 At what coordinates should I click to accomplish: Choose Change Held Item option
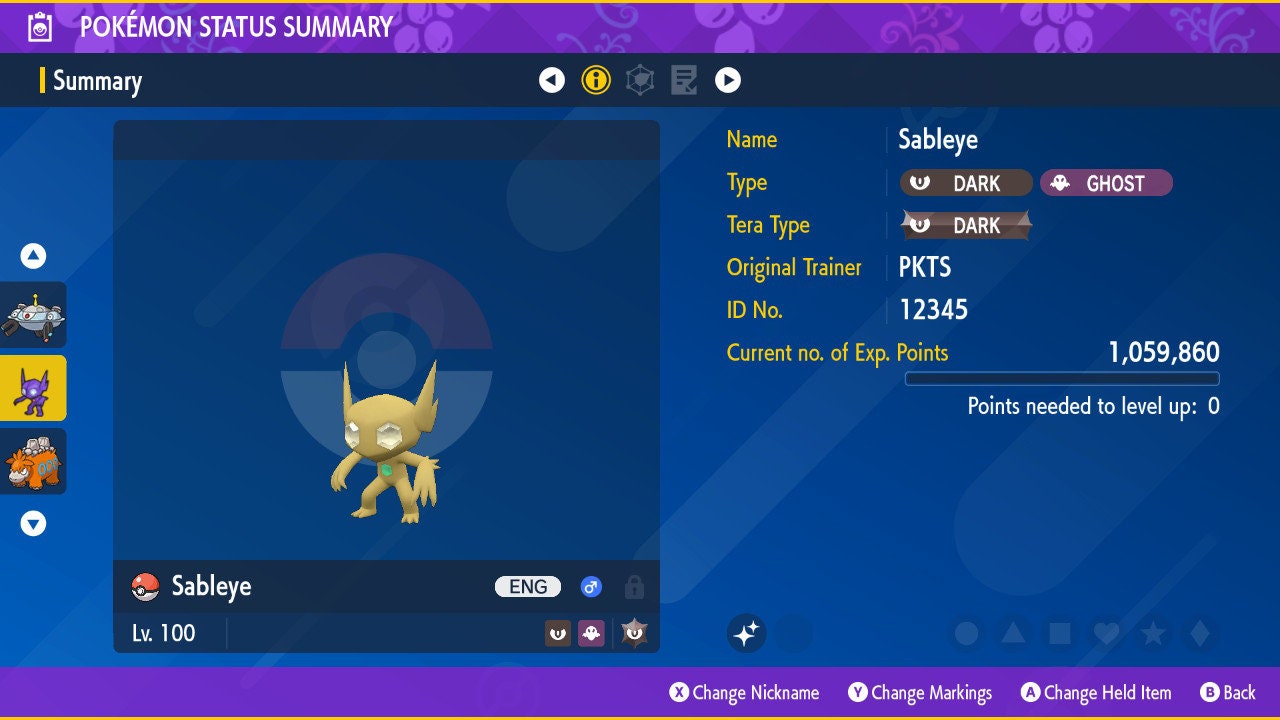[1095, 692]
